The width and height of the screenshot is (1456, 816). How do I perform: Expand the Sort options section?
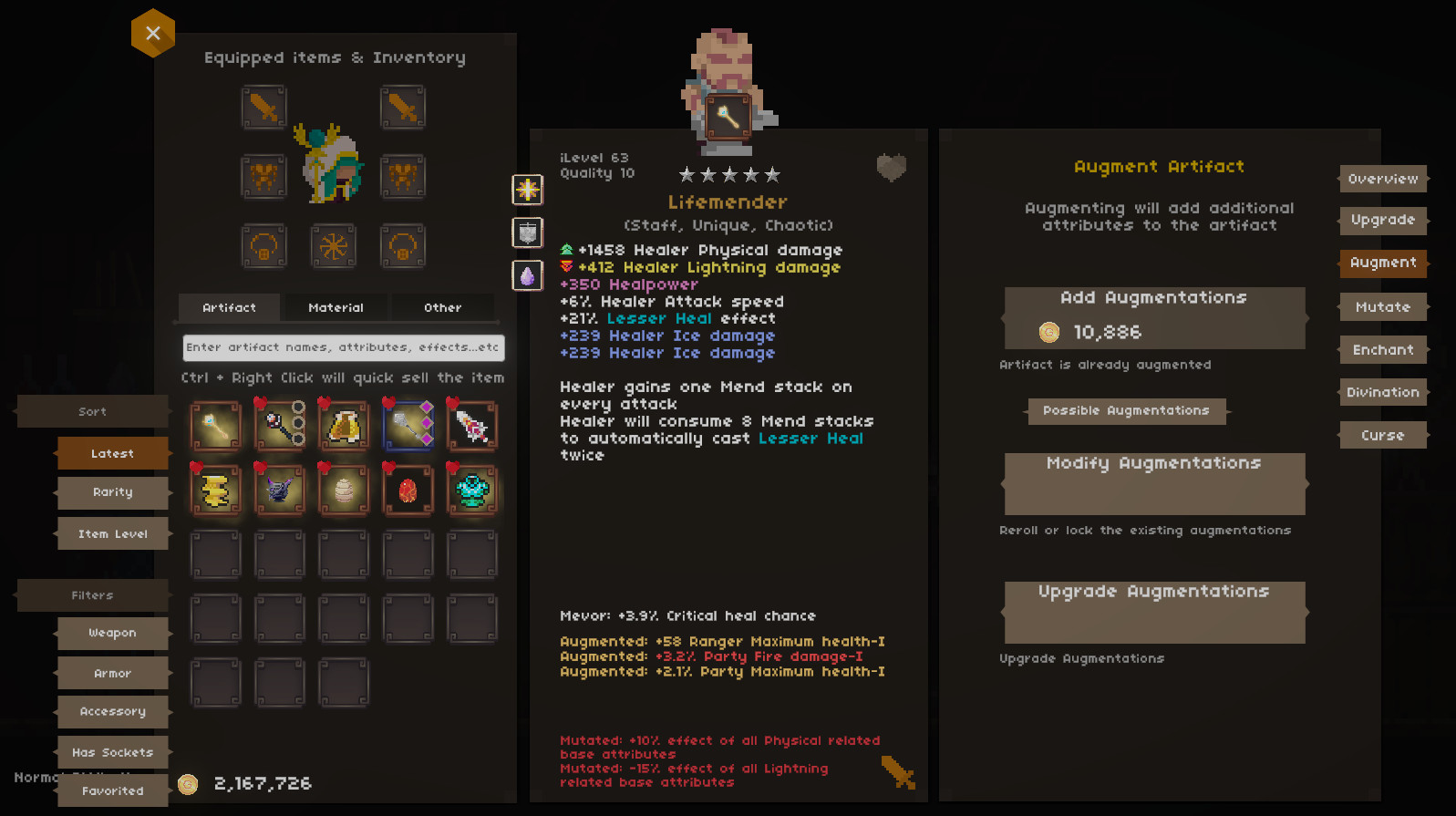pyautogui.click(x=91, y=411)
